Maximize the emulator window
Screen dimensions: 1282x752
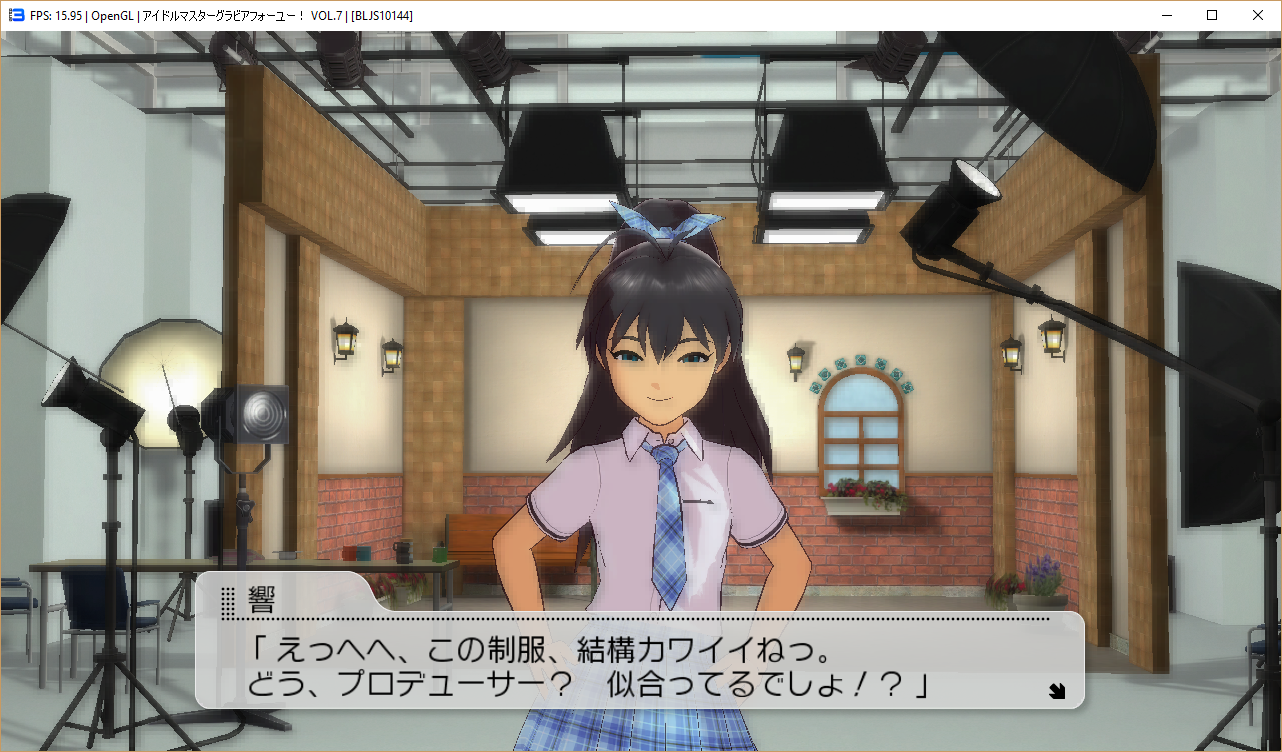click(1212, 15)
